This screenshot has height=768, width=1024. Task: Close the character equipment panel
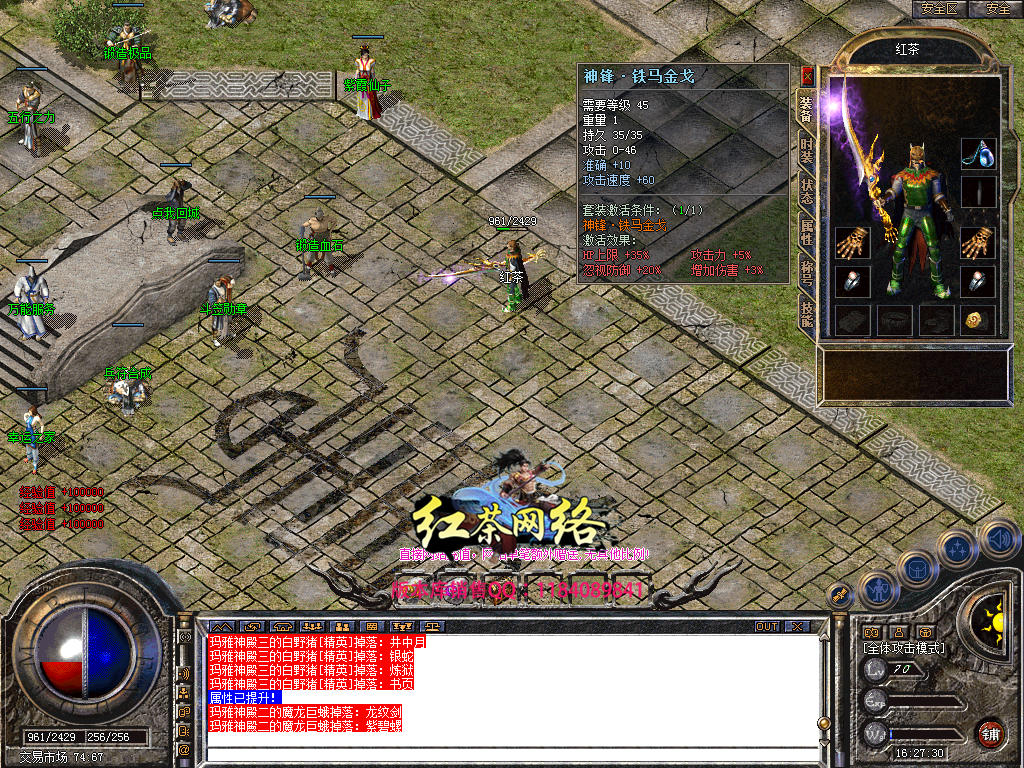point(807,75)
